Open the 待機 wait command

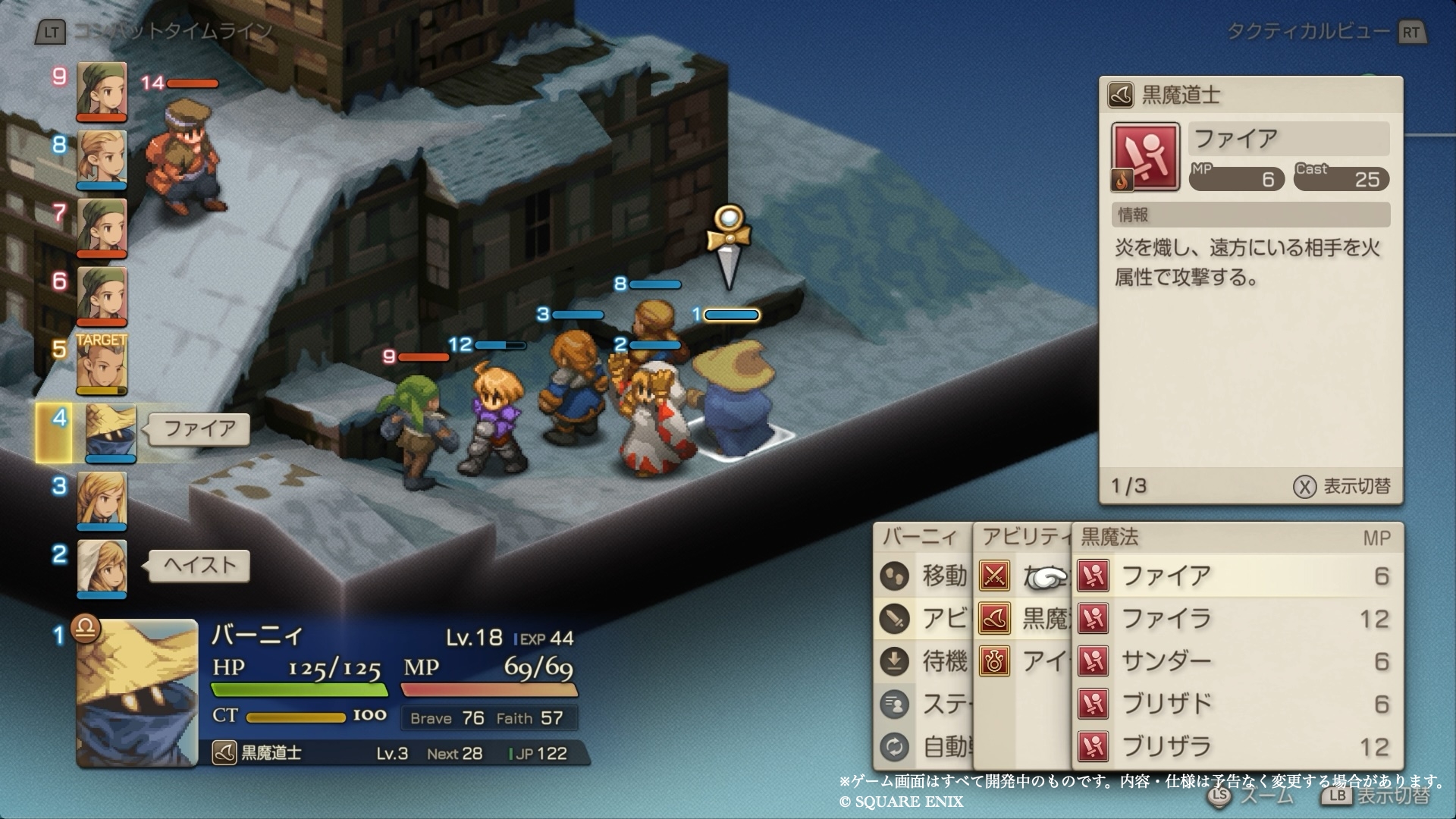[924, 661]
